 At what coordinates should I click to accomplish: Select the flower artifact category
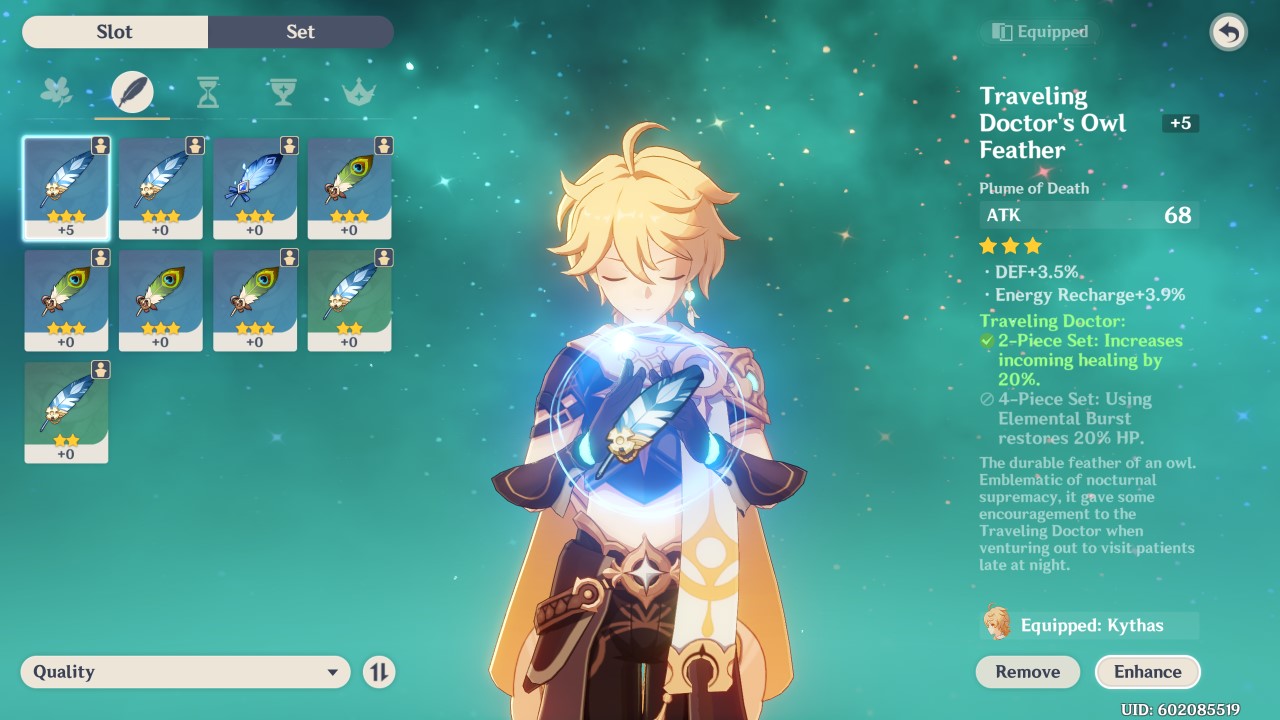pos(56,93)
